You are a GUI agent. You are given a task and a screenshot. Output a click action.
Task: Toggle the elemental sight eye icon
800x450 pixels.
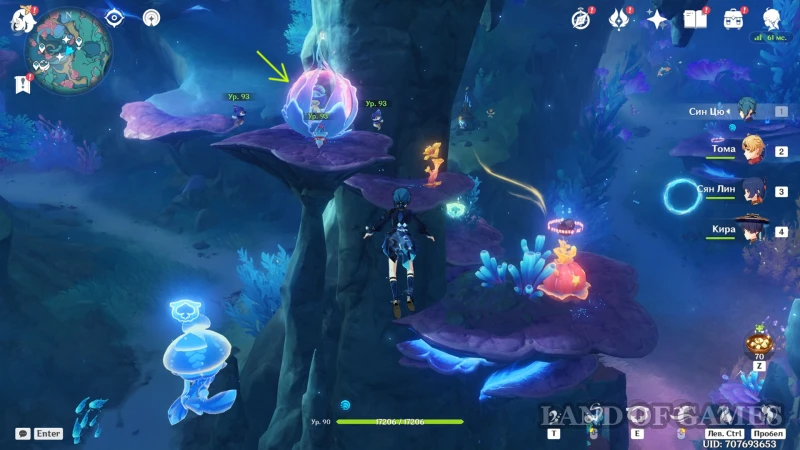[113, 17]
